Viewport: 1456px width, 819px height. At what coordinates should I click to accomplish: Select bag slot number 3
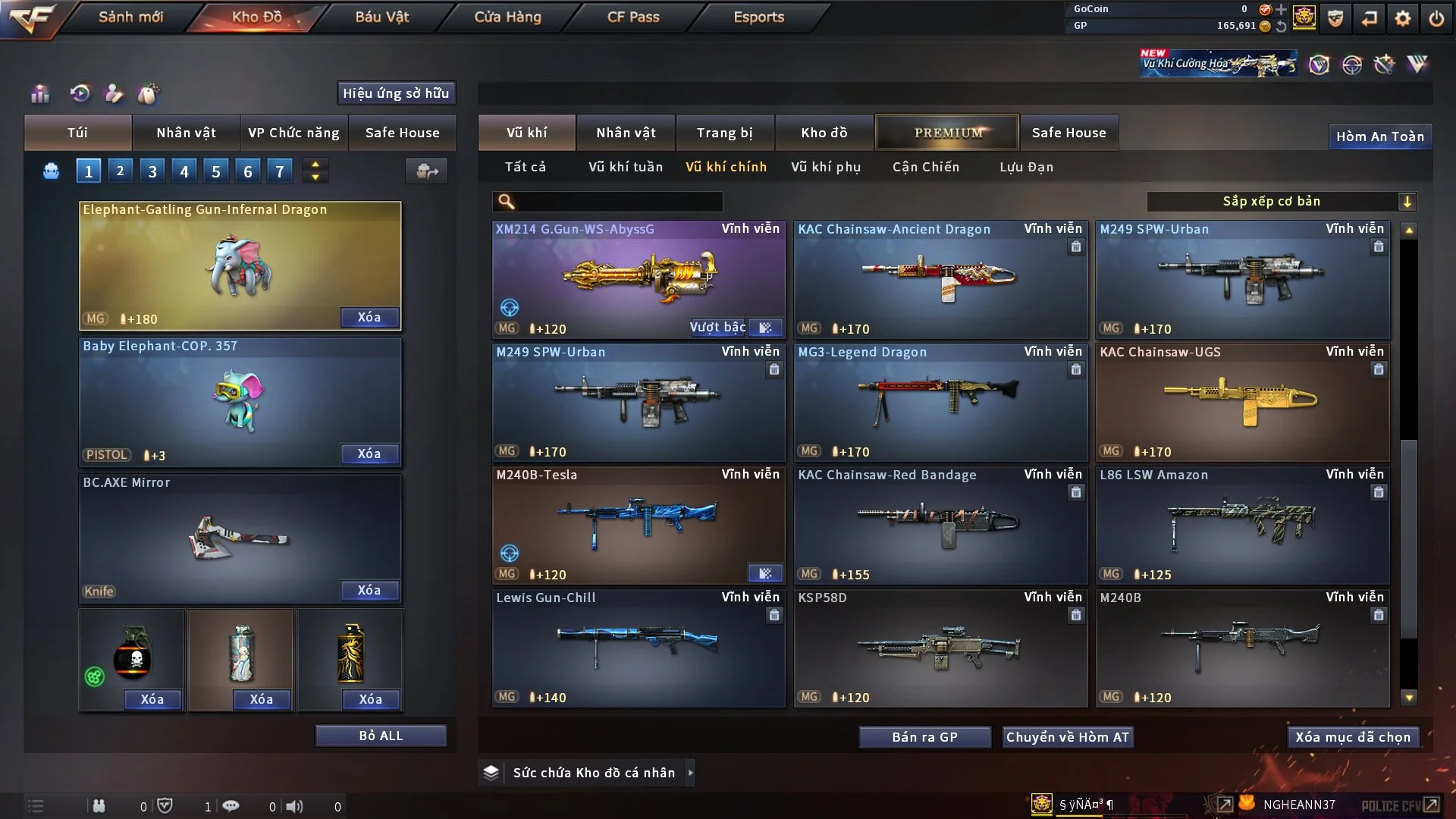[x=152, y=171]
